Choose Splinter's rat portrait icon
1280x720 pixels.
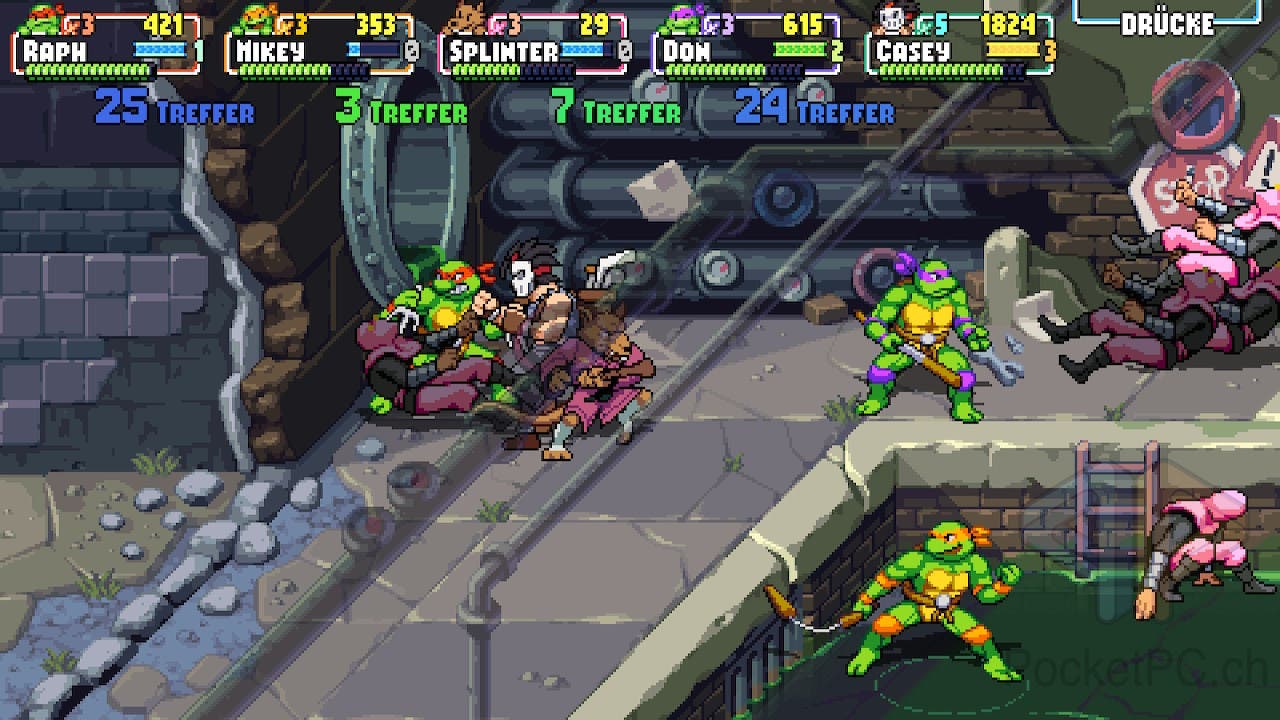click(x=465, y=18)
